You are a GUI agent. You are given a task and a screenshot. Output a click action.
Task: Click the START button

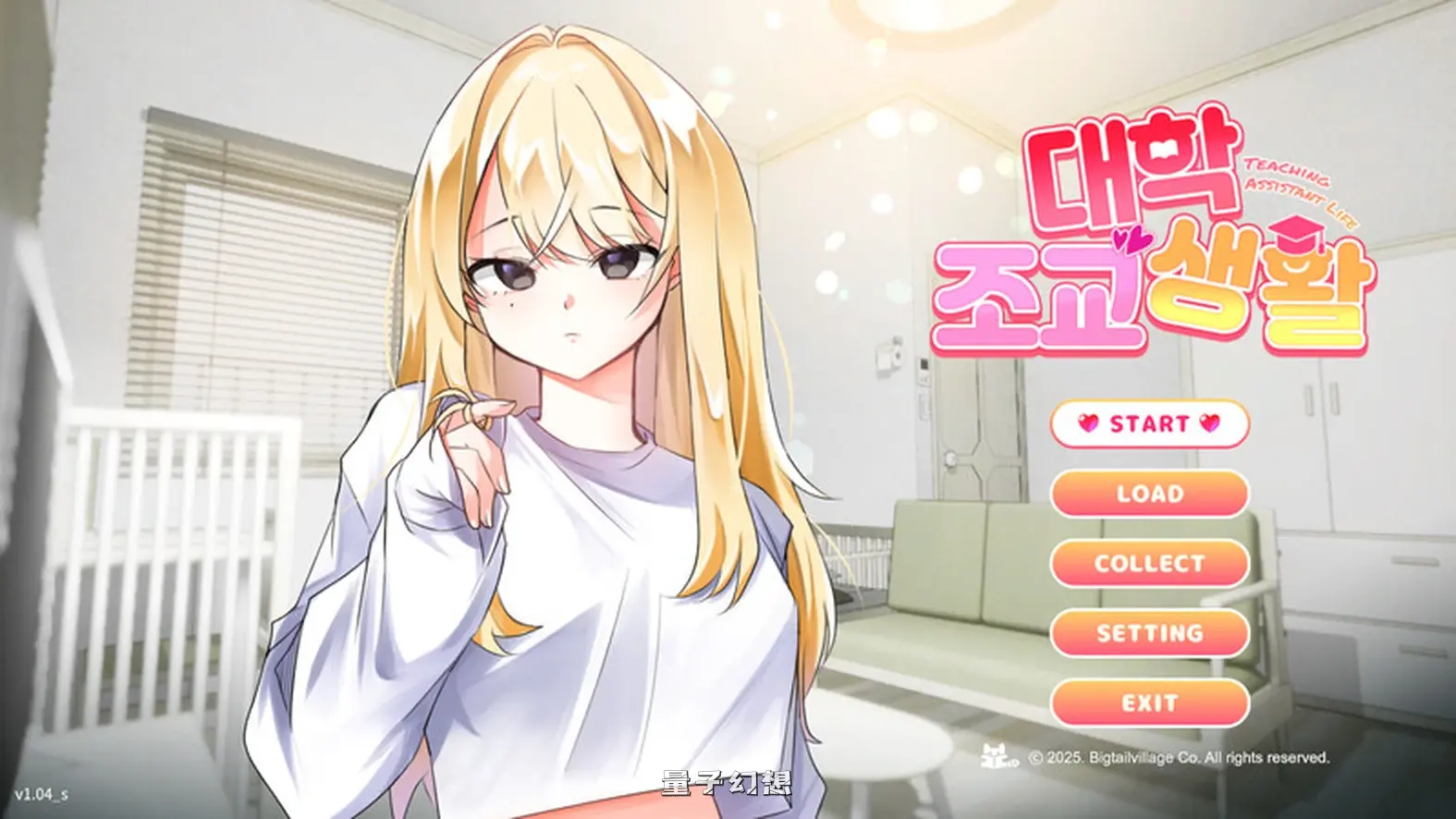[1149, 424]
